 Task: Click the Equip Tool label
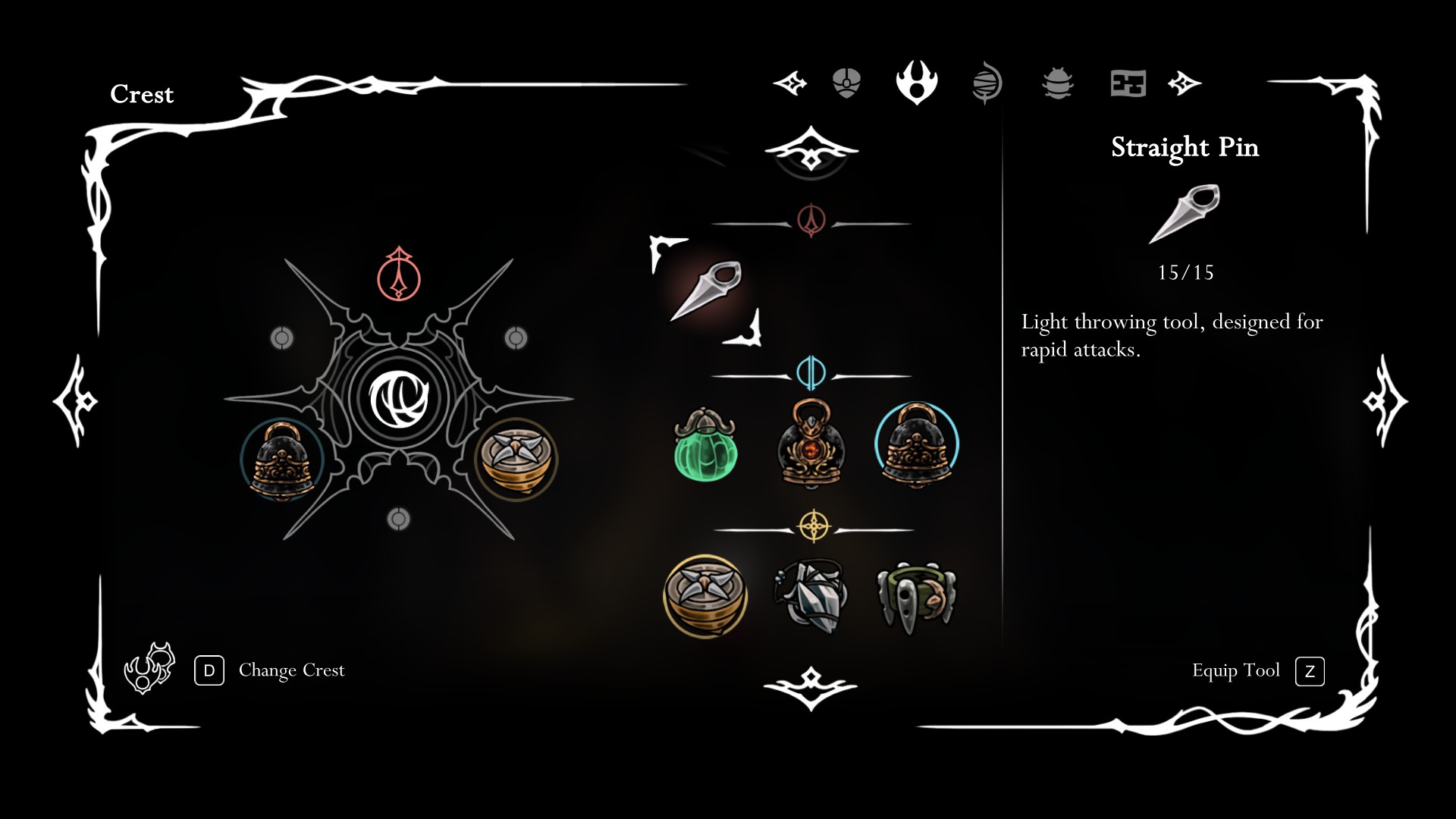(x=1235, y=670)
